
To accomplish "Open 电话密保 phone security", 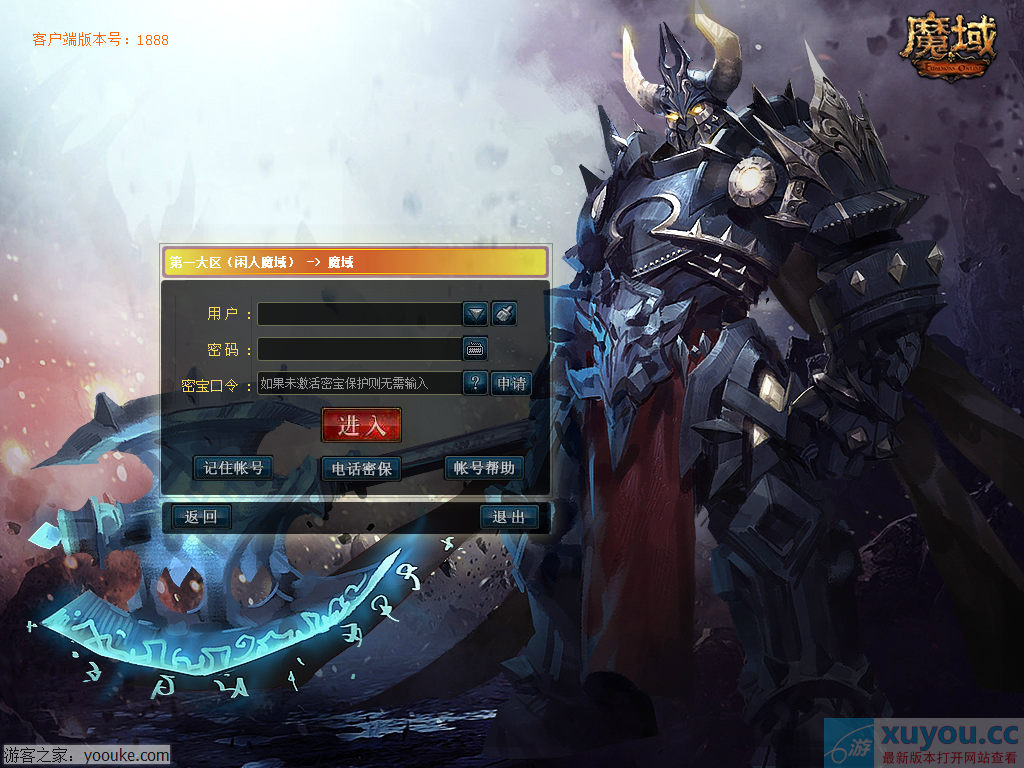I will [361, 468].
